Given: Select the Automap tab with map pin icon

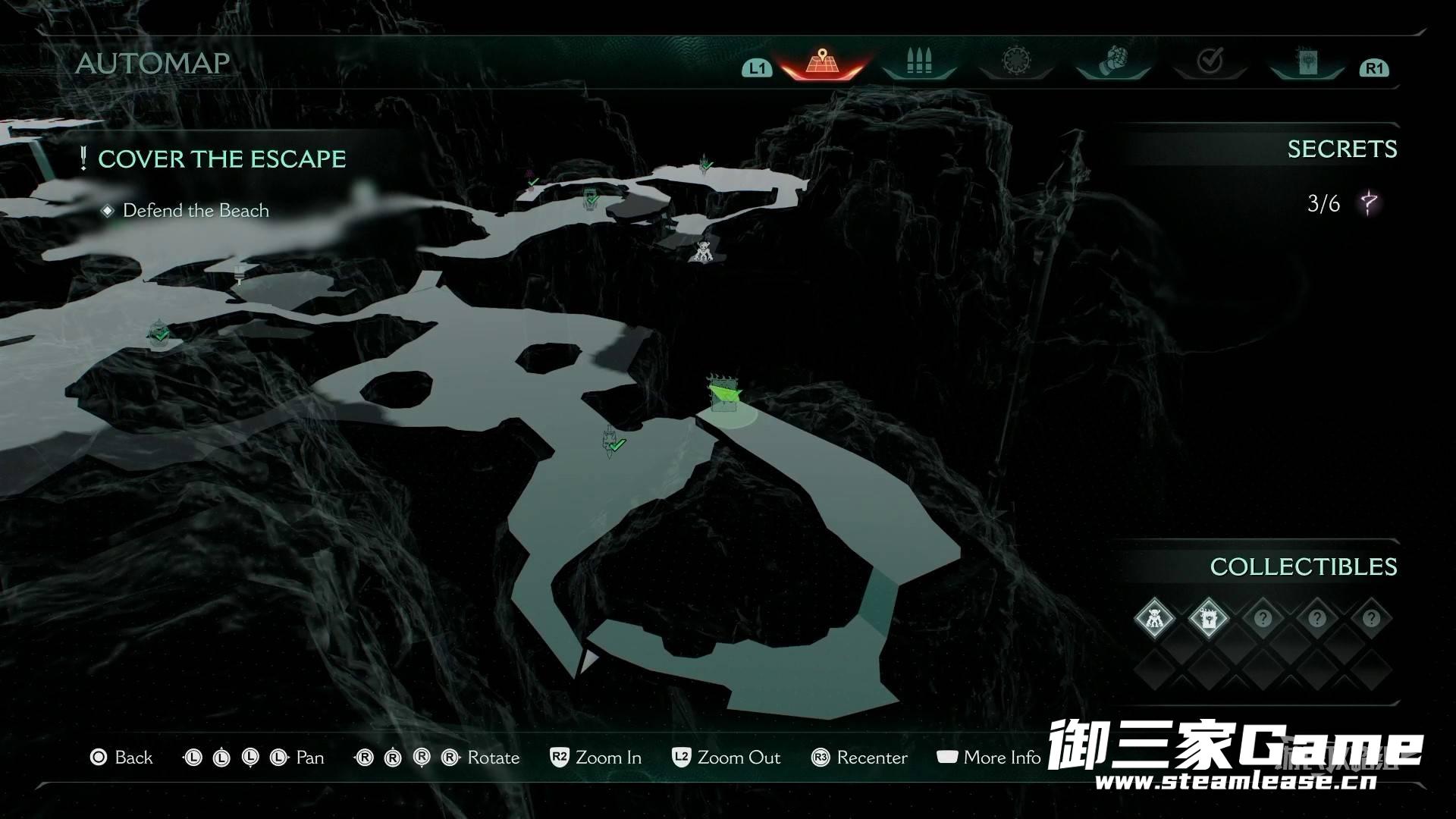Looking at the screenshot, I should point(822,61).
